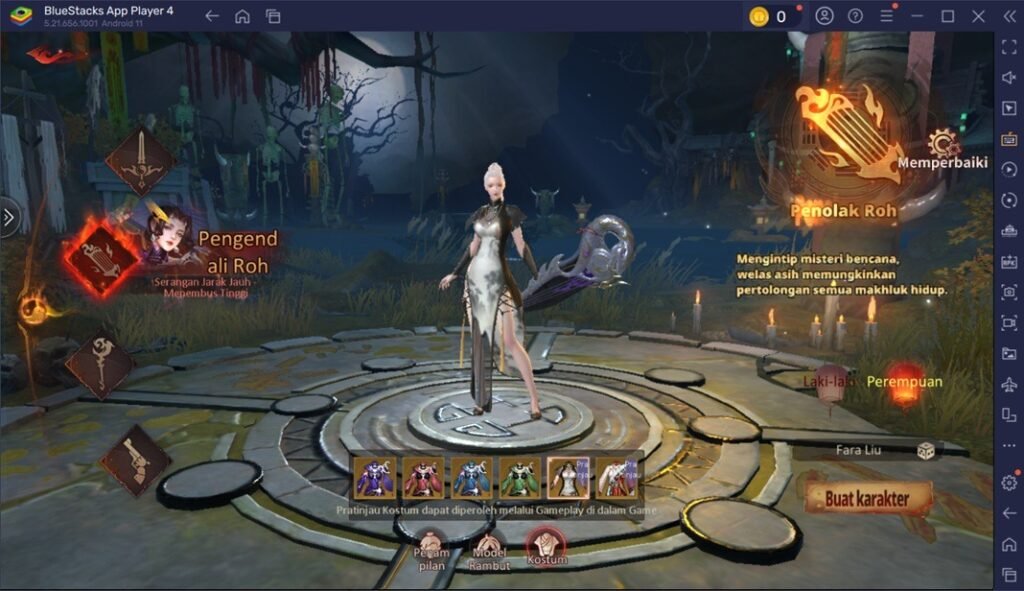Select the revolver gunner class icon
Viewport: 1024px width, 591px height.
point(136,459)
